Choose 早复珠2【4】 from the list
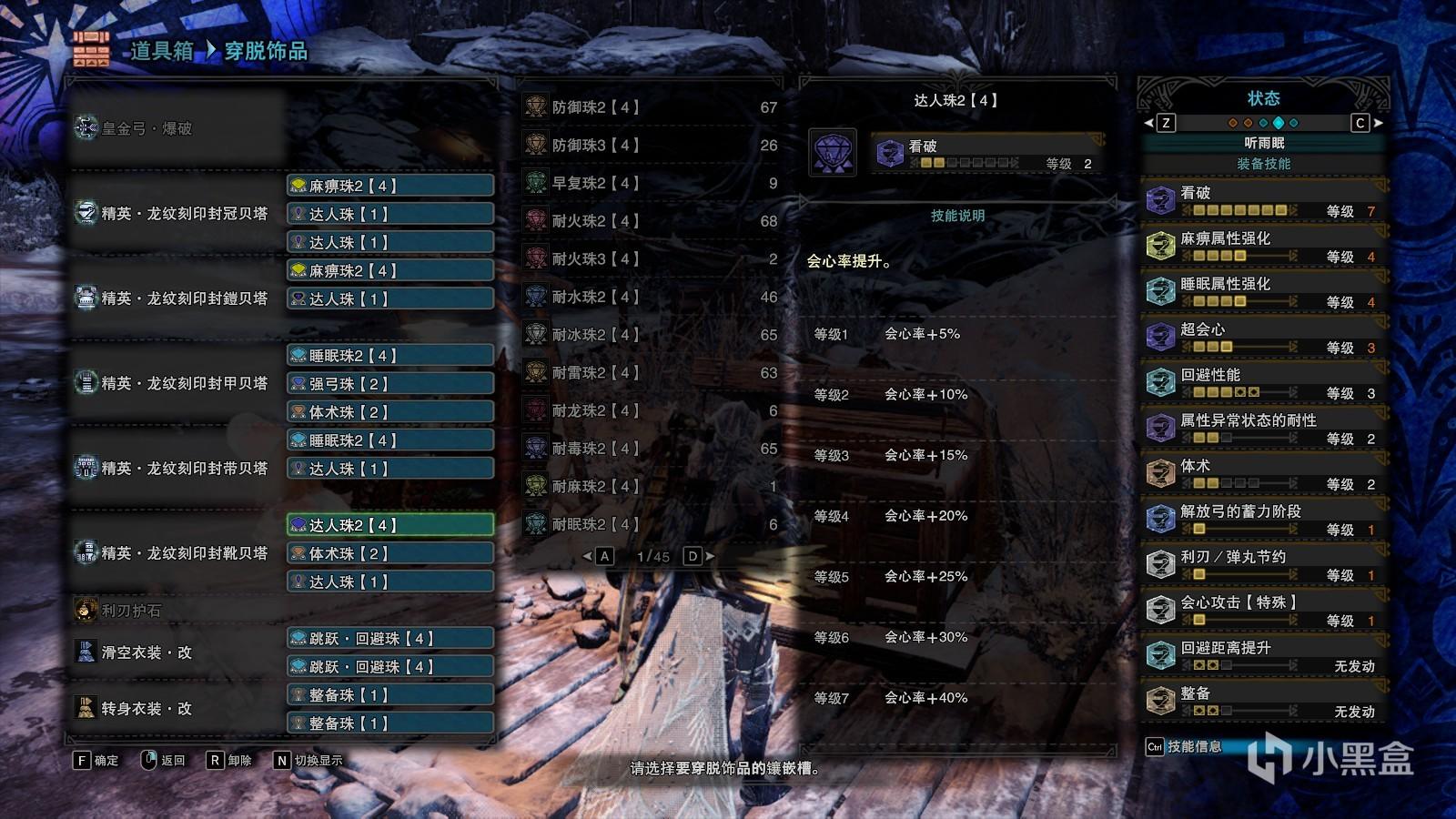 point(650,183)
